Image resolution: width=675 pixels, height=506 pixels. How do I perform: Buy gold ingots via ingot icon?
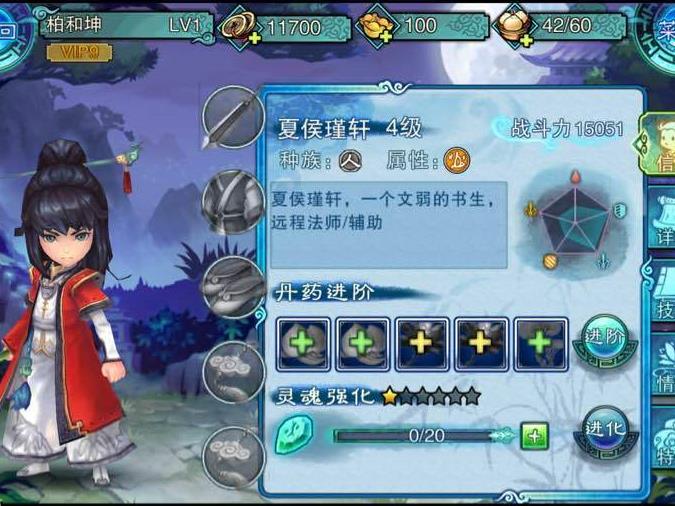click(376, 26)
